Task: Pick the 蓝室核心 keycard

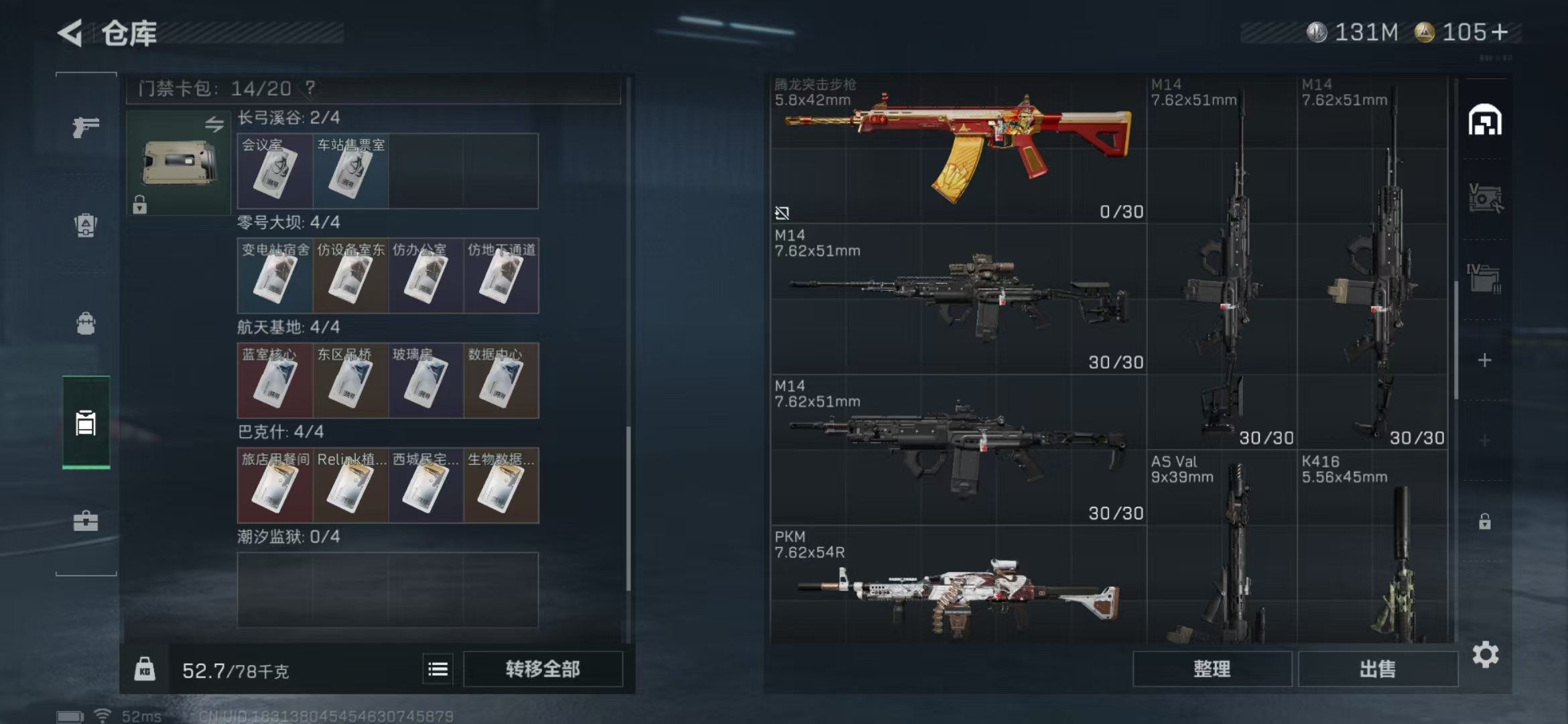Action: pyautogui.click(x=275, y=381)
